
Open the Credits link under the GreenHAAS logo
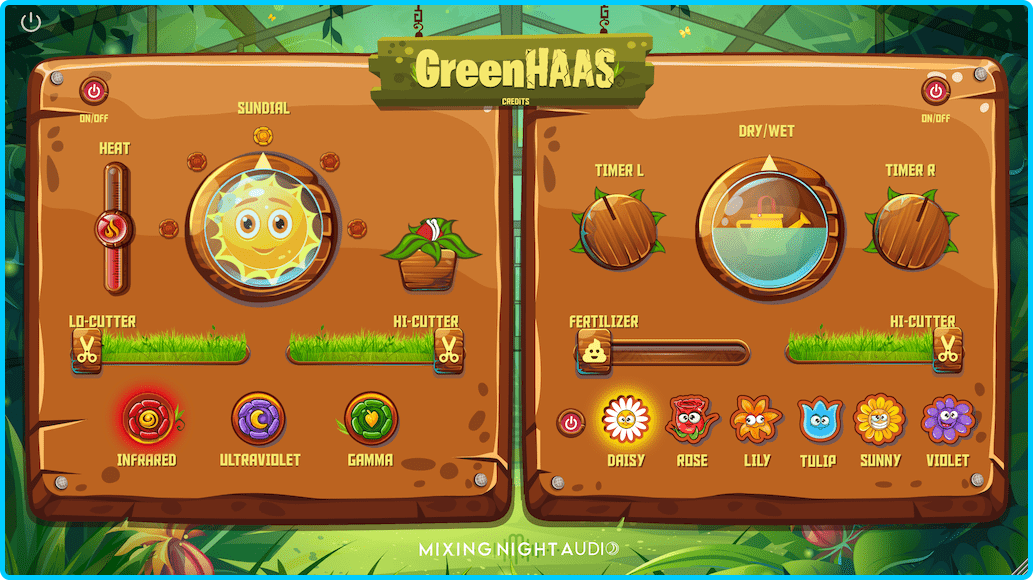tap(516, 102)
